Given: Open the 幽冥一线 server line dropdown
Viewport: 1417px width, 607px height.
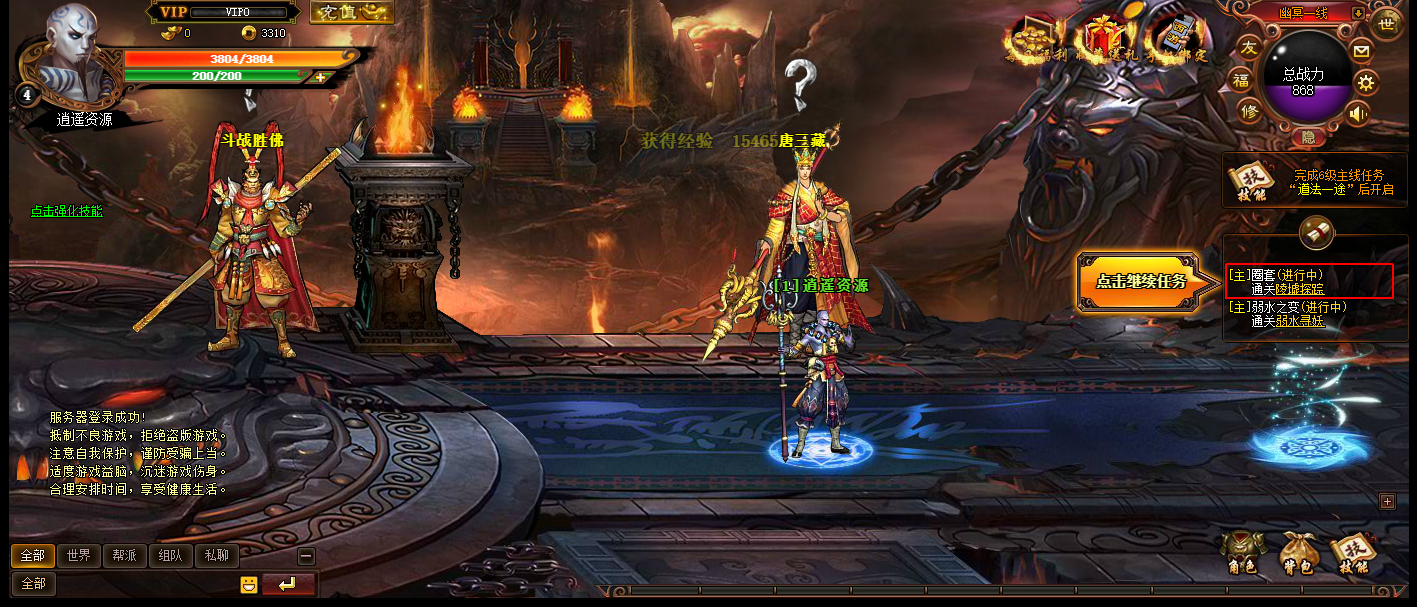Looking at the screenshot, I should [x=1357, y=13].
